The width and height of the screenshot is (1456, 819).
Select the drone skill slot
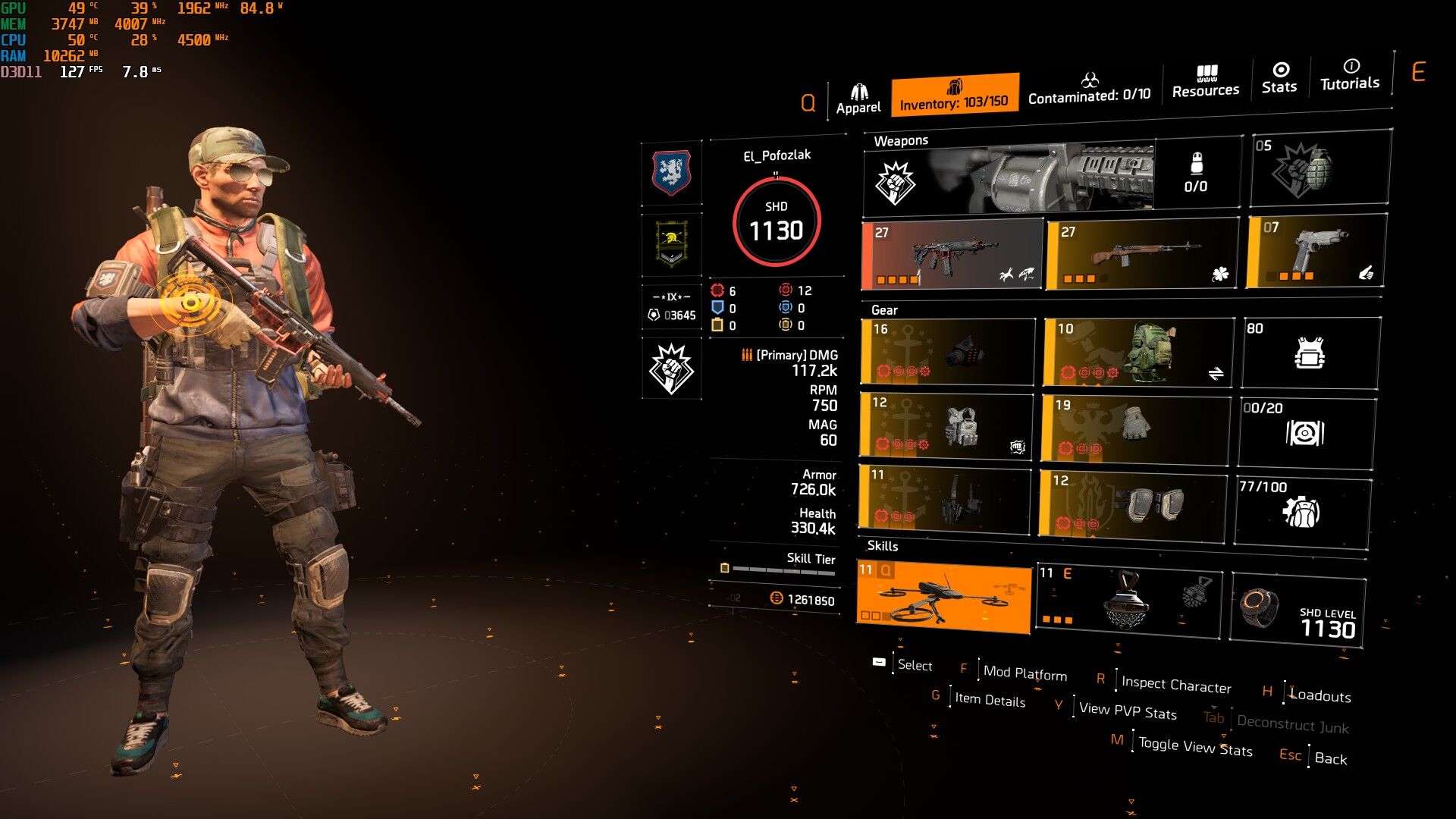point(944,596)
